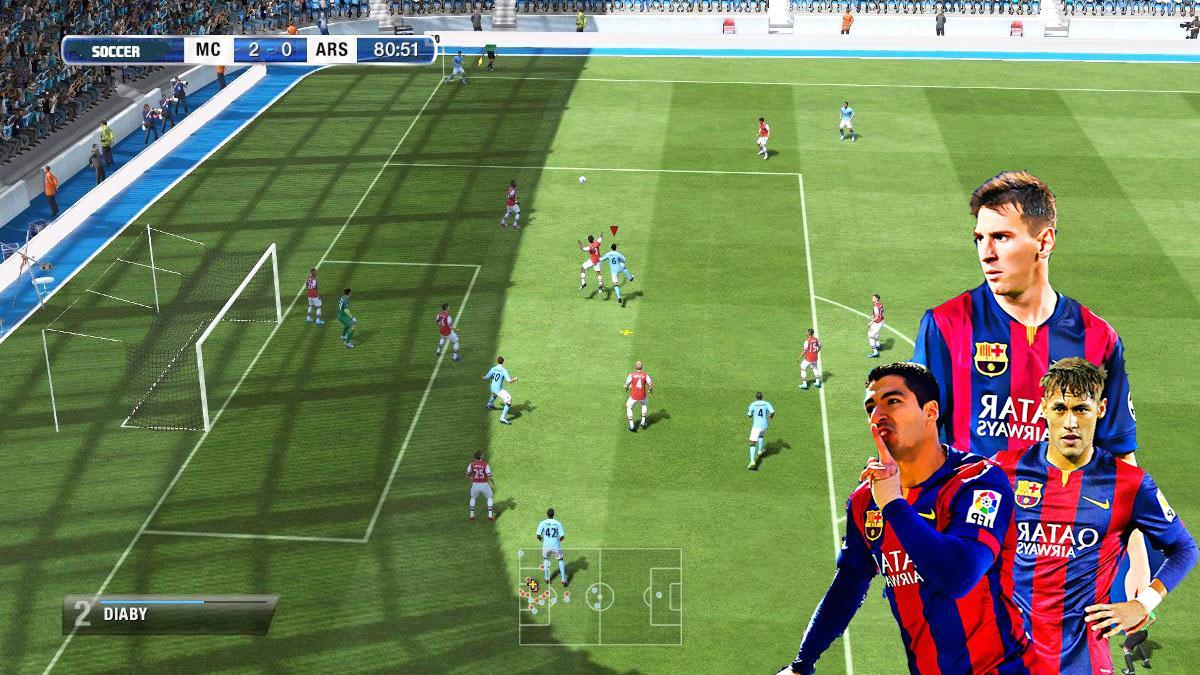The width and height of the screenshot is (1200, 675).
Task: Select the Diaby player name panel
Action: (170, 614)
